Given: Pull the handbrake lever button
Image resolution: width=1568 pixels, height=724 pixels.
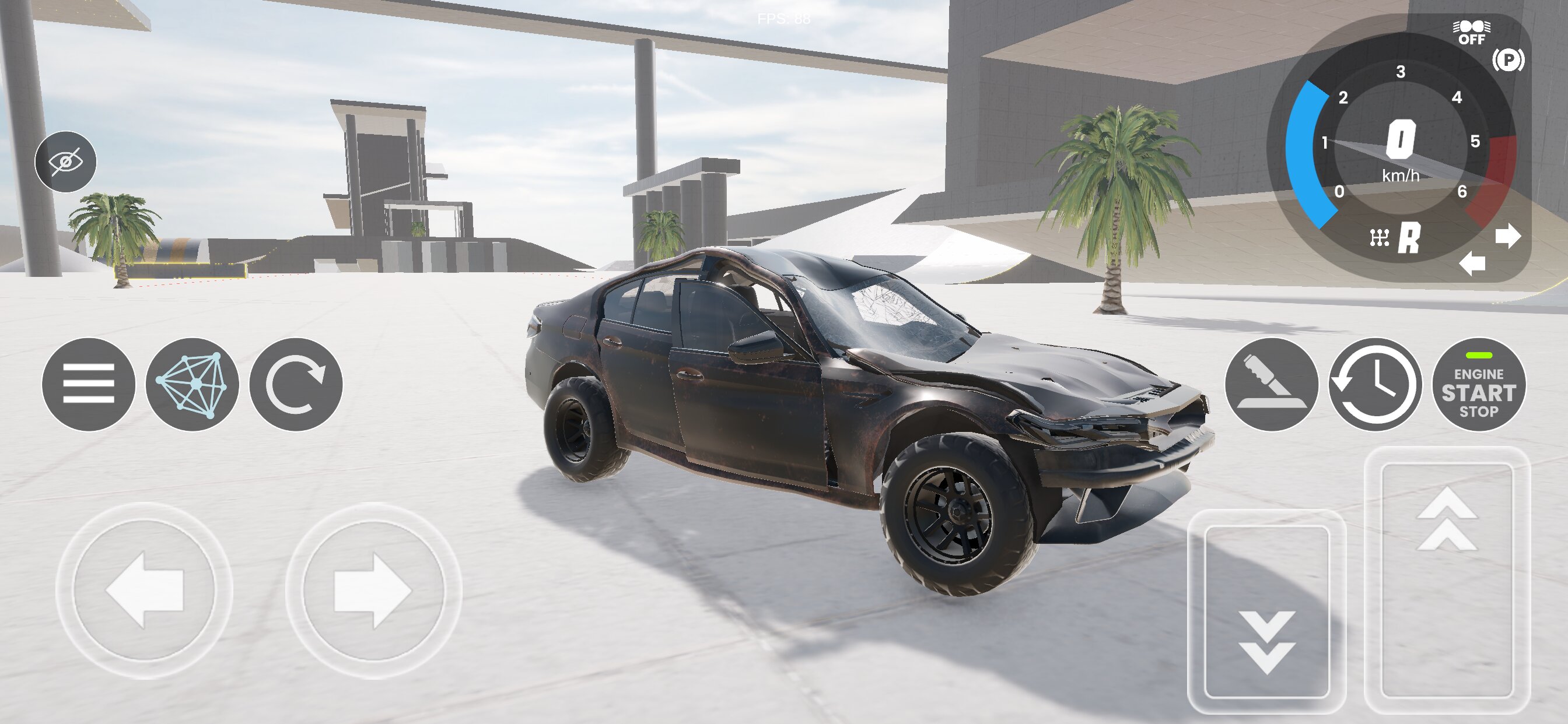Looking at the screenshot, I should pos(1271,385).
